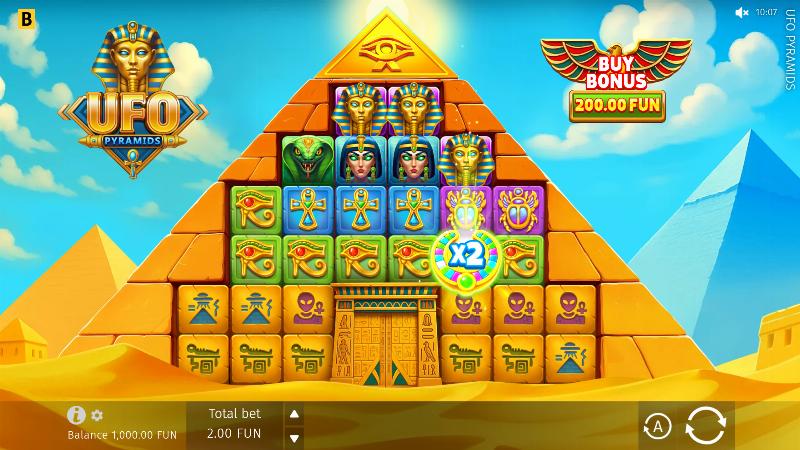Open the game info with the i icon
The width and height of the screenshot is (800, 450).
(76, 415)
